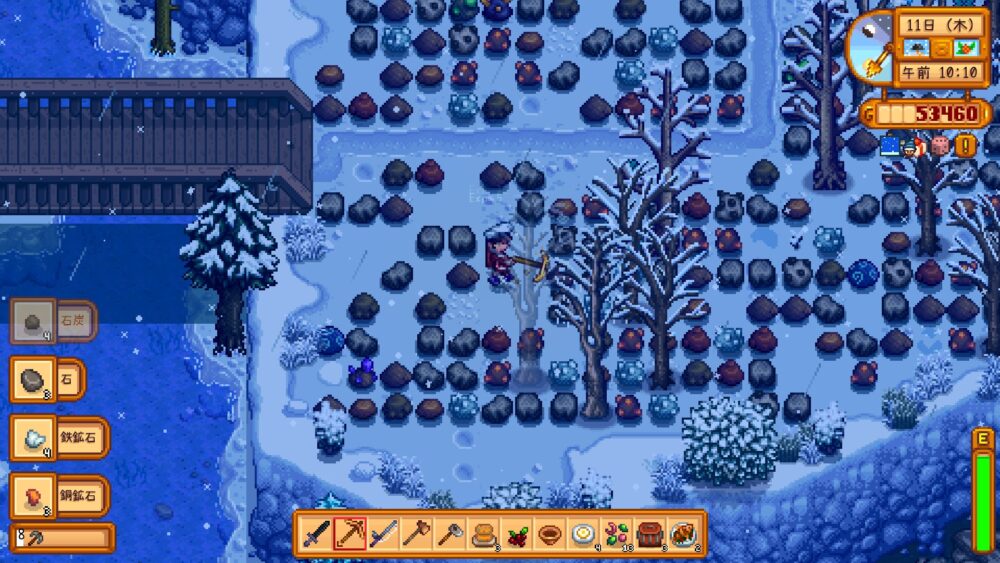Choose the brown bowl item
Viewport: 1000px width, 563px height.
pos(550,533)
